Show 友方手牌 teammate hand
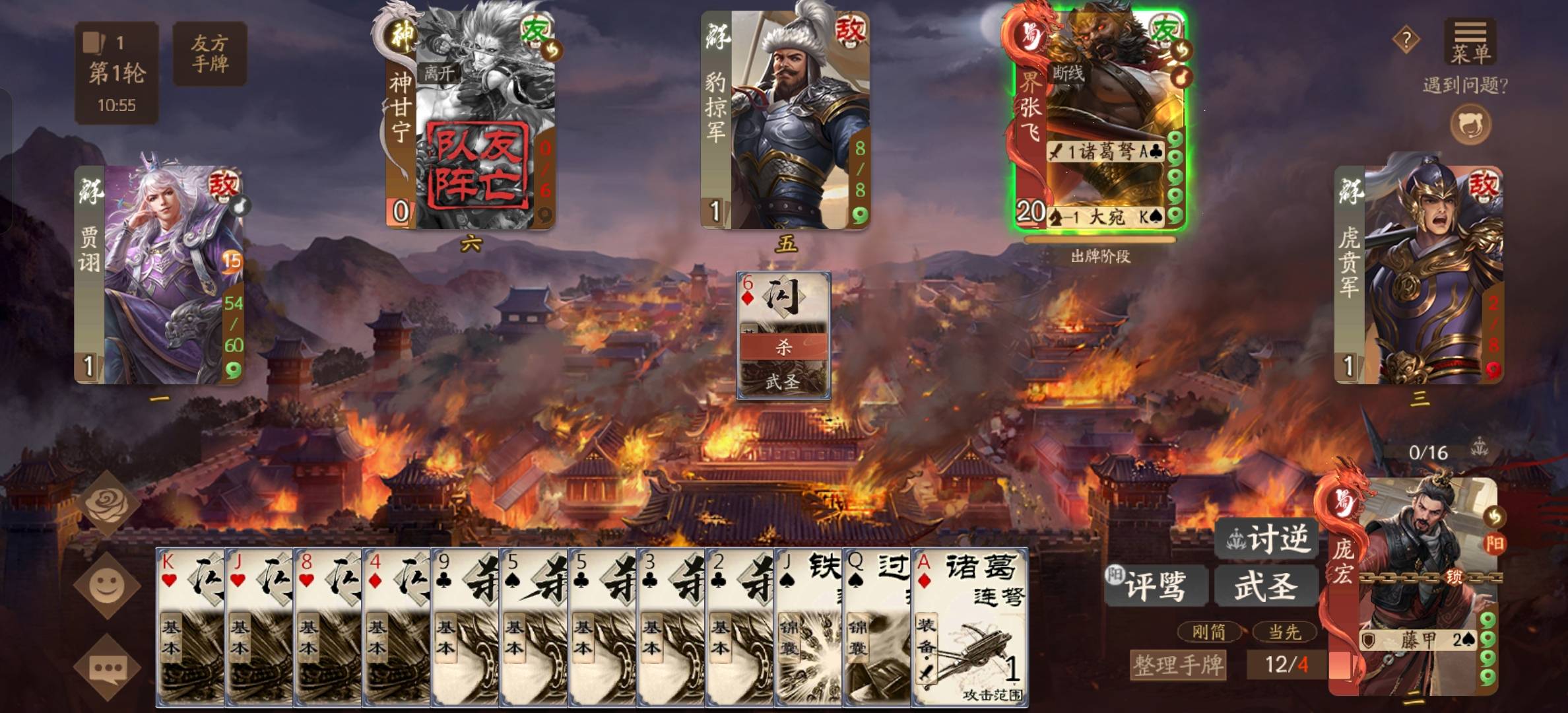Image resolution: width=1568 pixels, height=713 pixels. click(x=209, y=53)
